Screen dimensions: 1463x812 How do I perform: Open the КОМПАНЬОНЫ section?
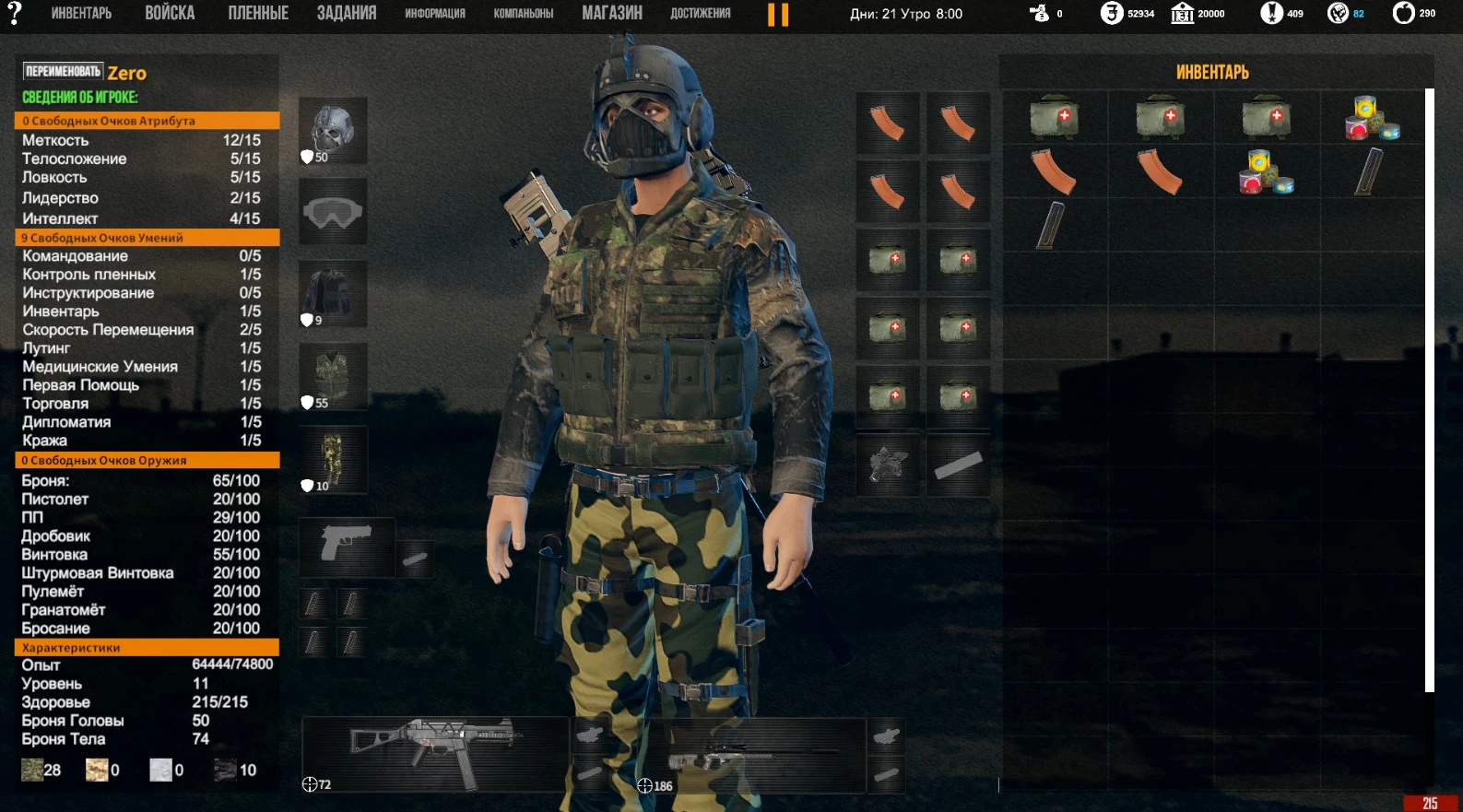click(x=524, y=14)
